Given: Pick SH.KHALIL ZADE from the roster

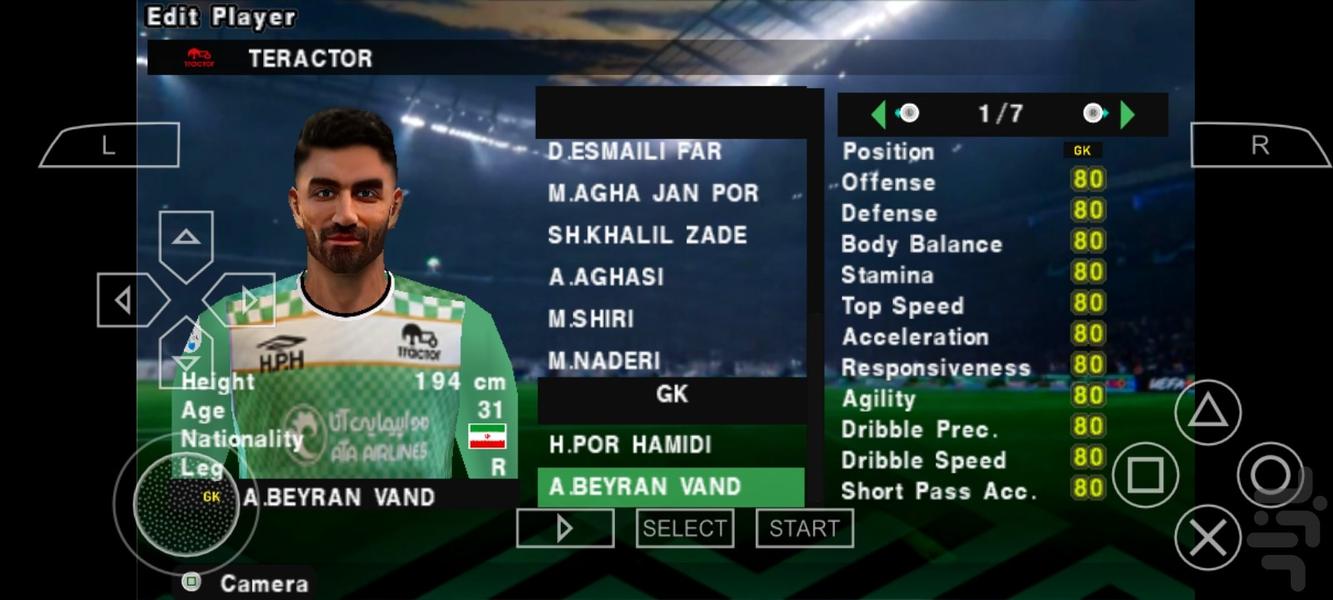Looking at the screenshot, I should 647,236.
